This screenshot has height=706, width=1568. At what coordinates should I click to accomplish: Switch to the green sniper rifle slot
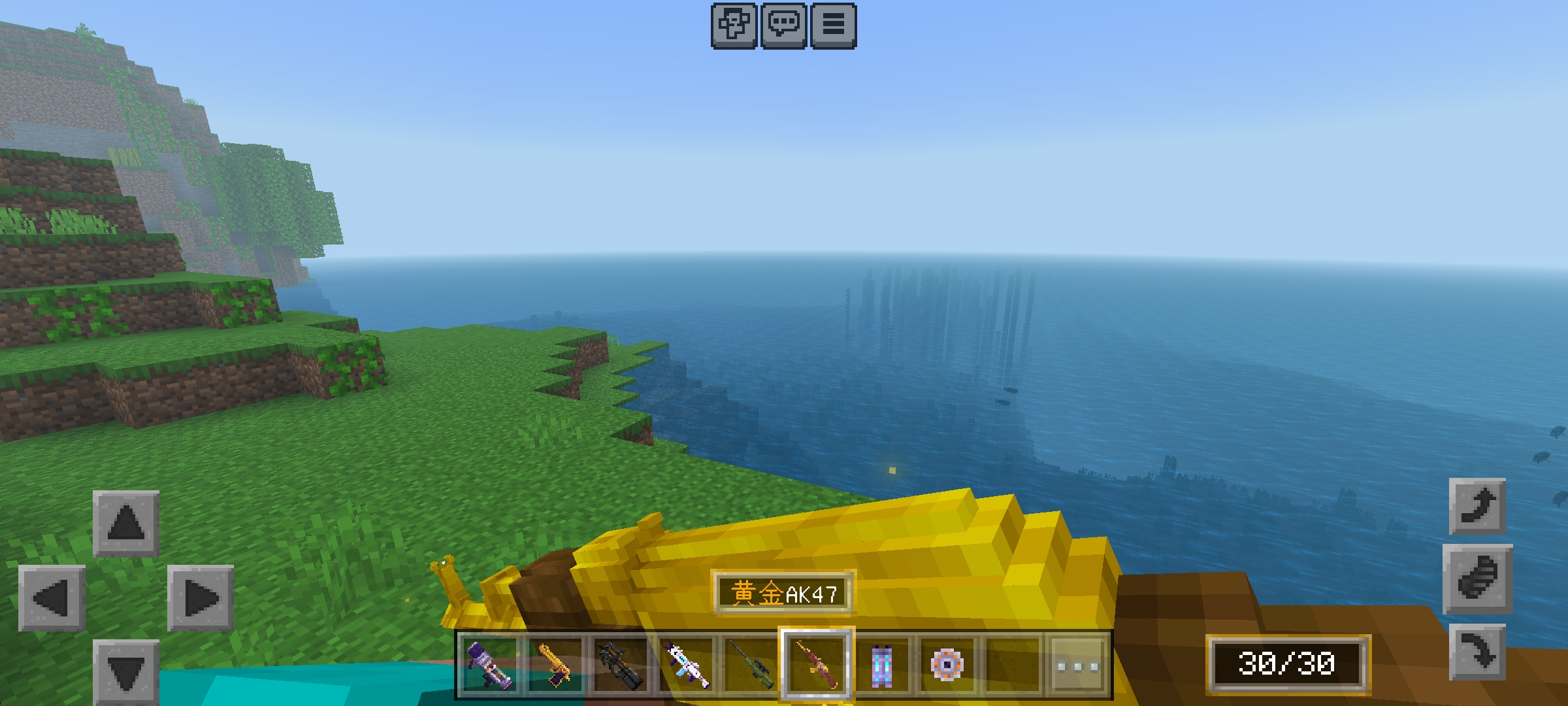[x=751, y=665]
